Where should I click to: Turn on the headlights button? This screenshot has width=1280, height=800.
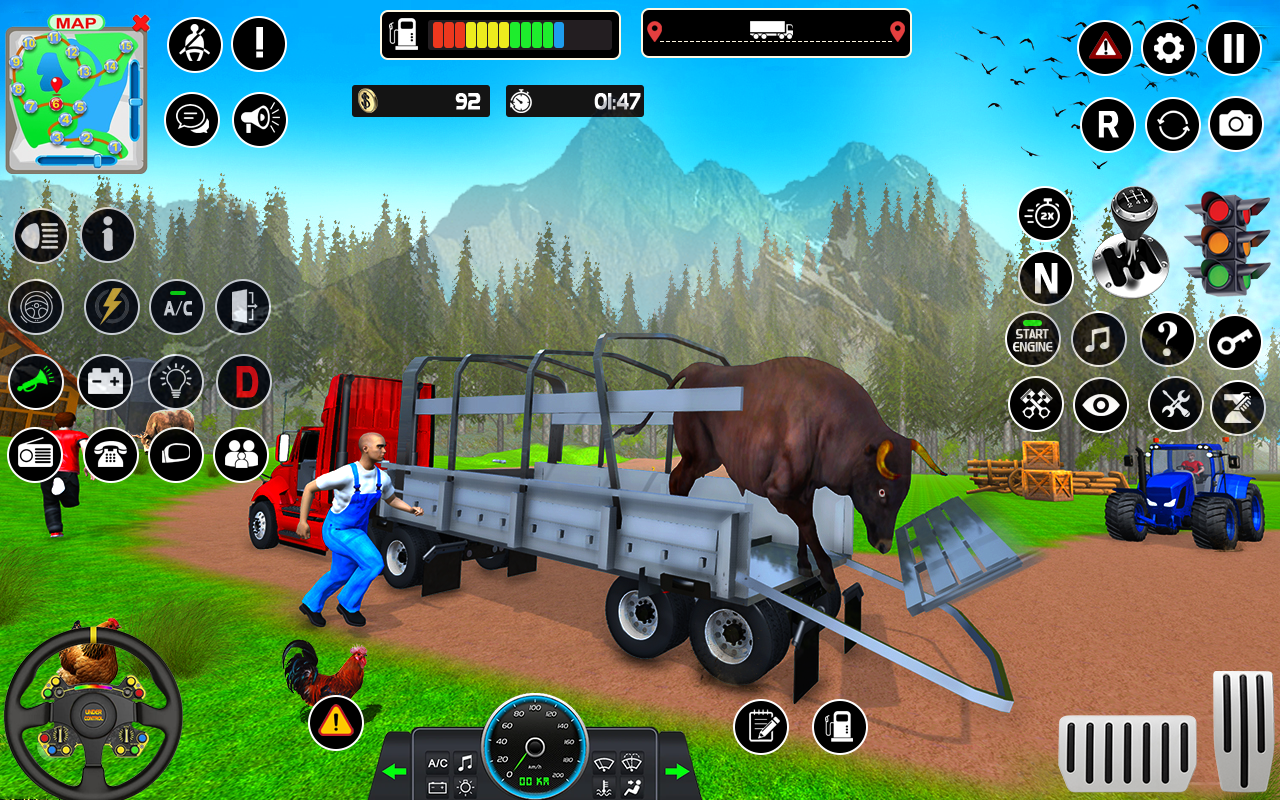click(40, 236)
